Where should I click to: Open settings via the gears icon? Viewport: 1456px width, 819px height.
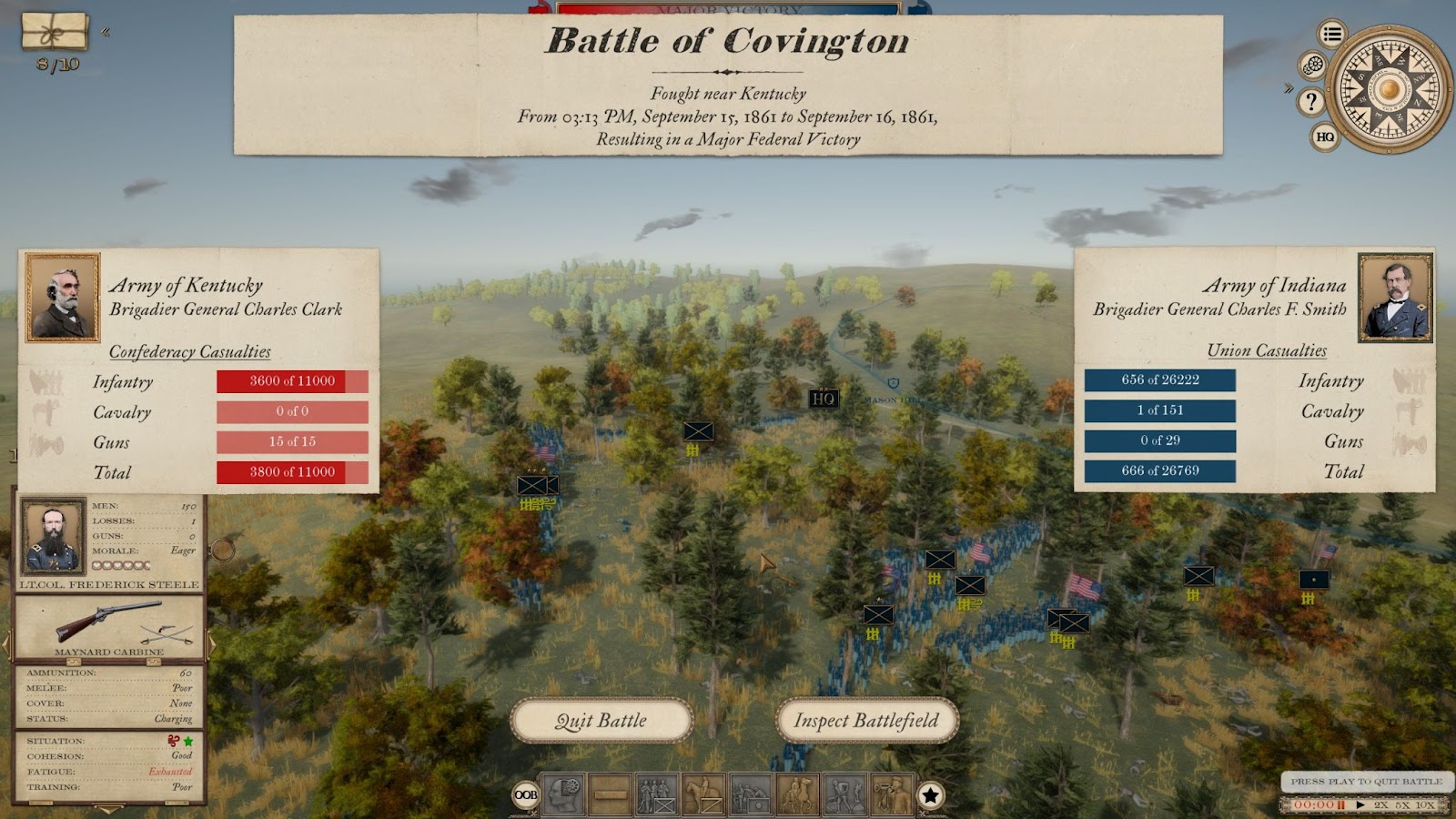pos(1313,66)
